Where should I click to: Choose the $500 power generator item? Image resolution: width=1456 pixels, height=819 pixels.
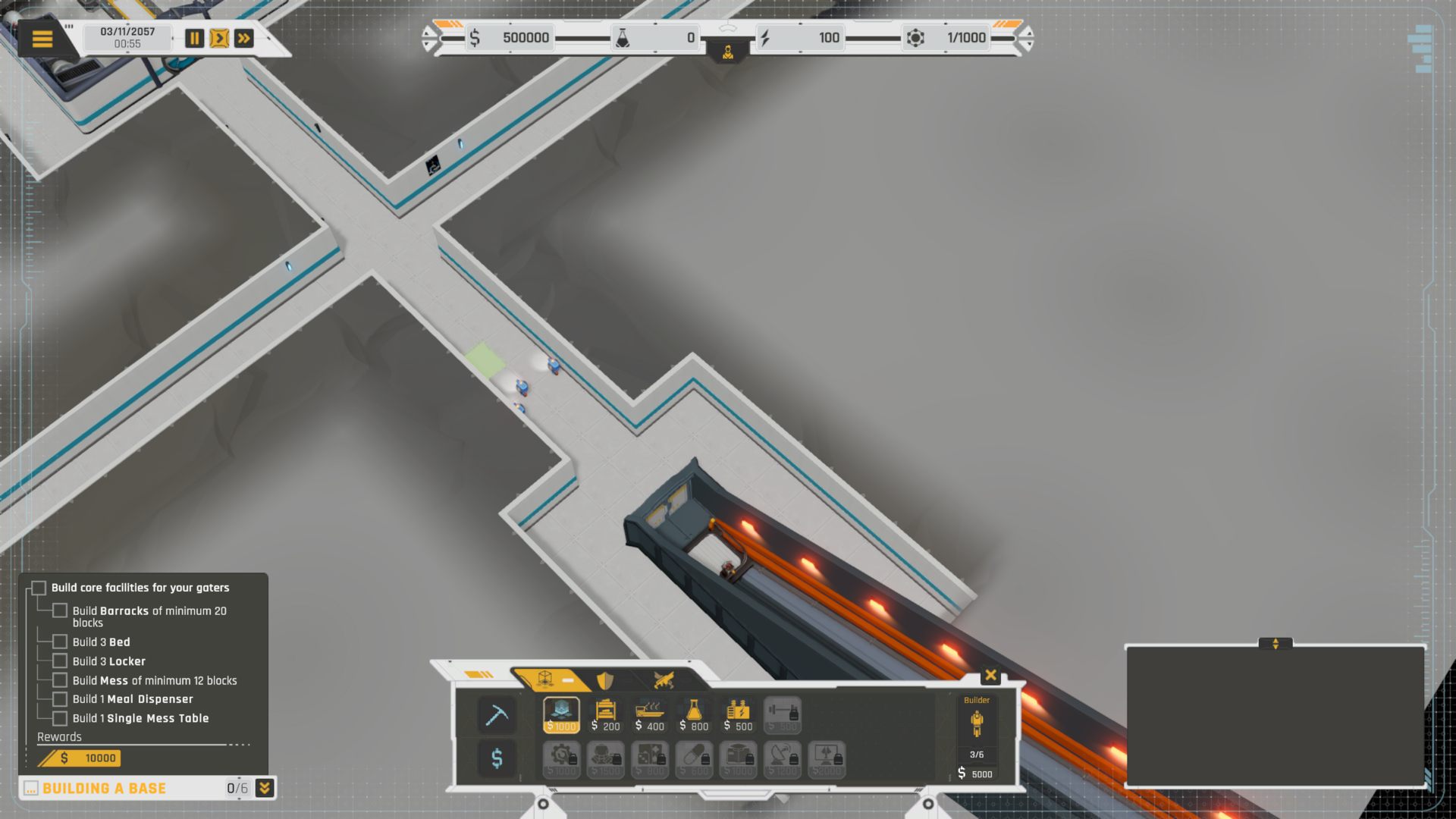coord(738,715)
